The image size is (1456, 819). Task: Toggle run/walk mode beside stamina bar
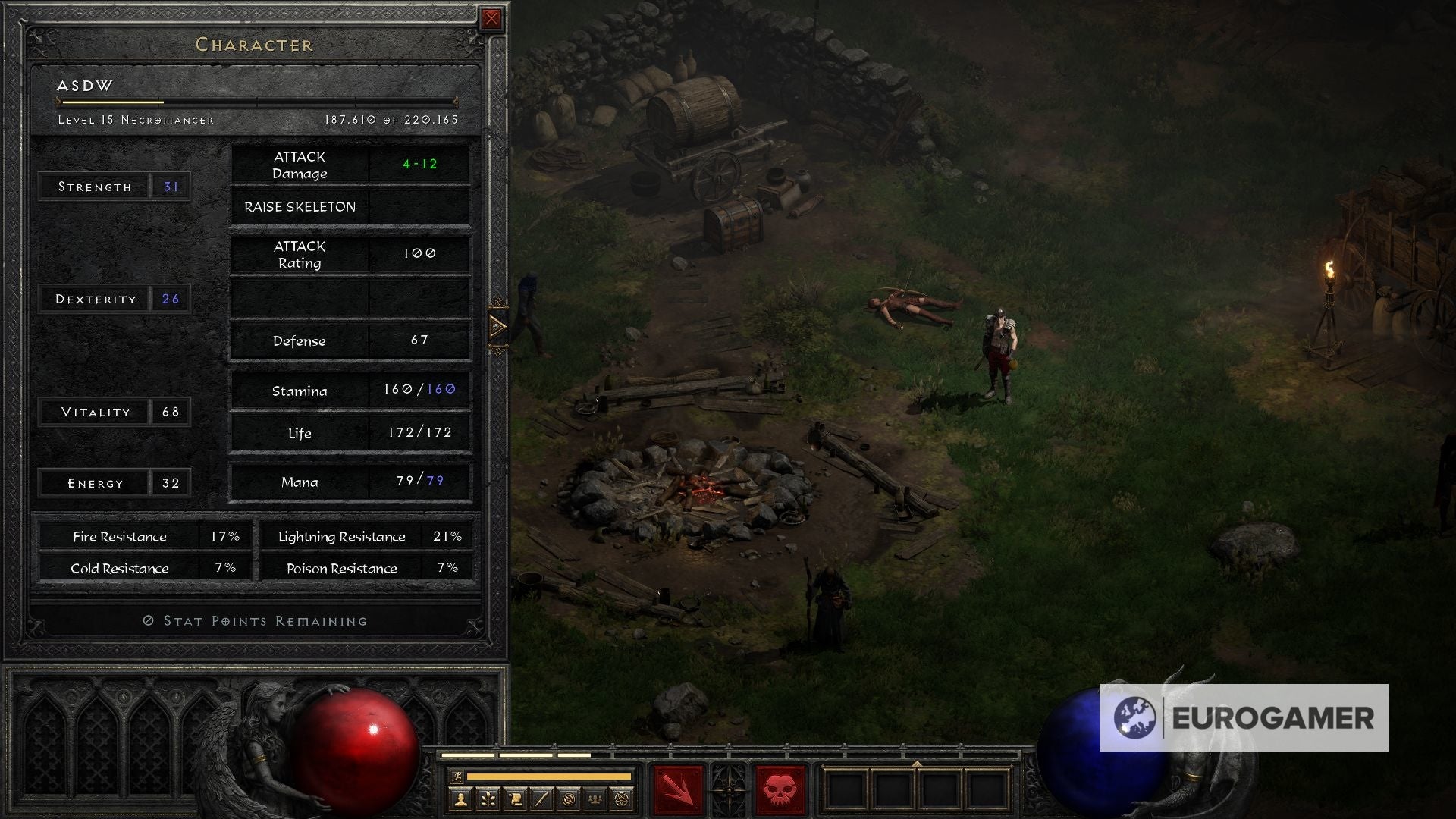pos(457,777)
